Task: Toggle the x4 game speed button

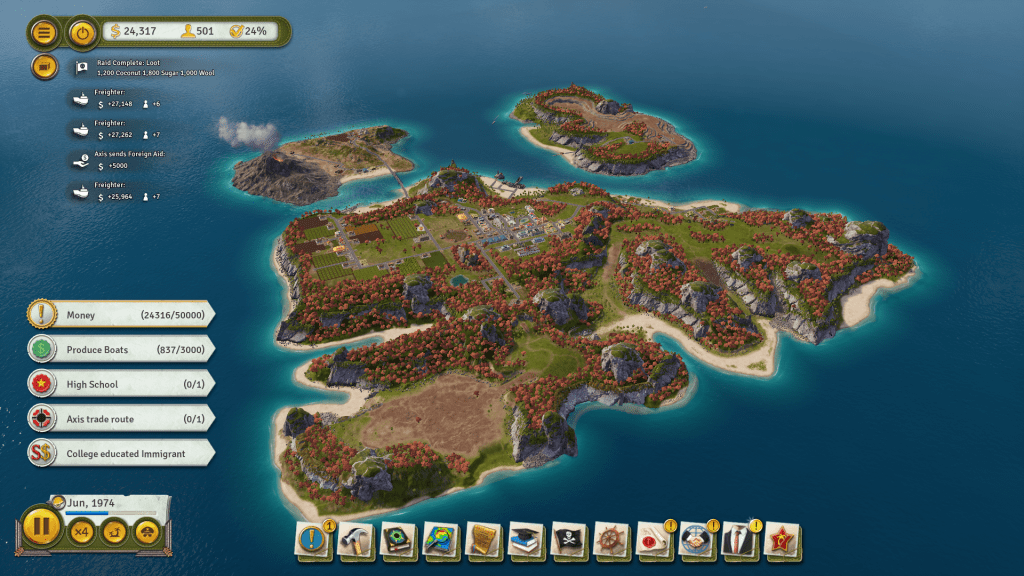Action: (x=81, y=532)
